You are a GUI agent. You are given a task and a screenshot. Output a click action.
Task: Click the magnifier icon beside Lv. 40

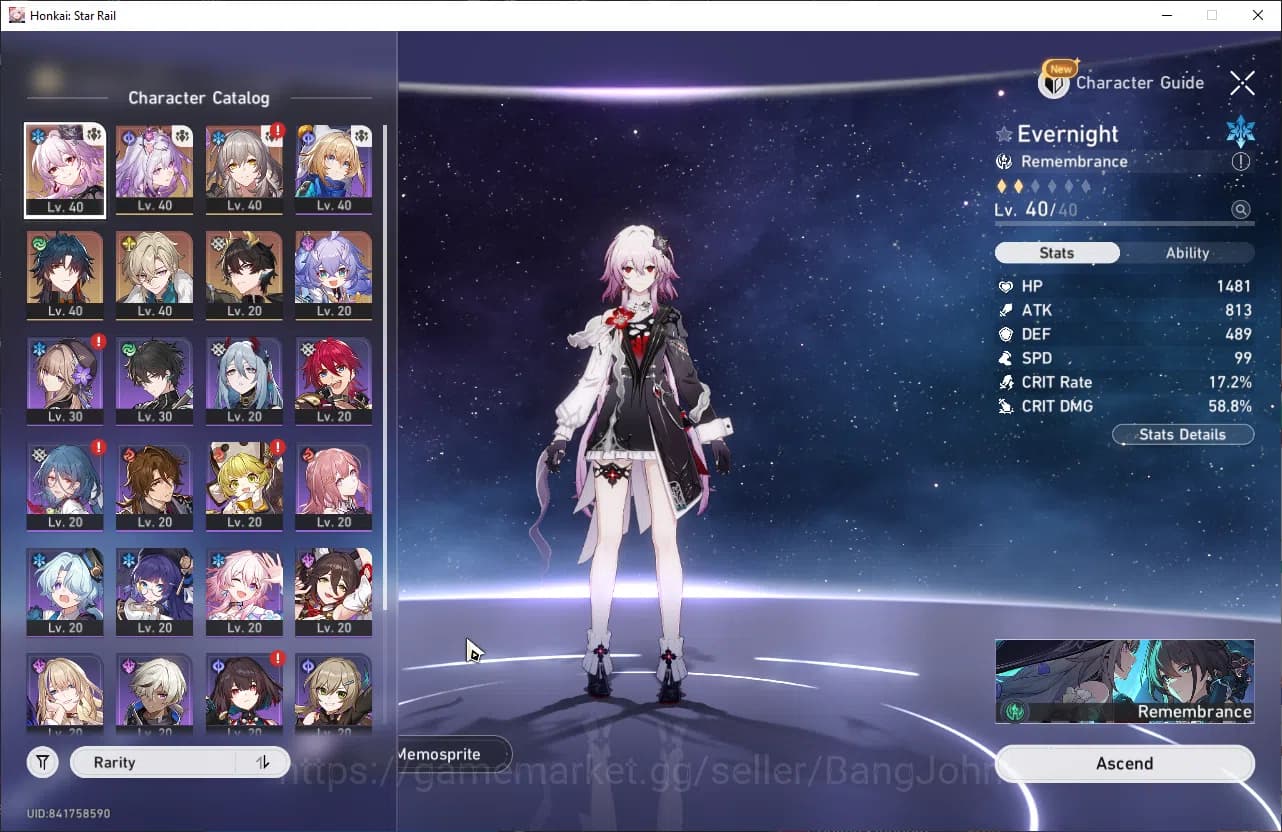pyautogui.click(x=1240, y=209)
